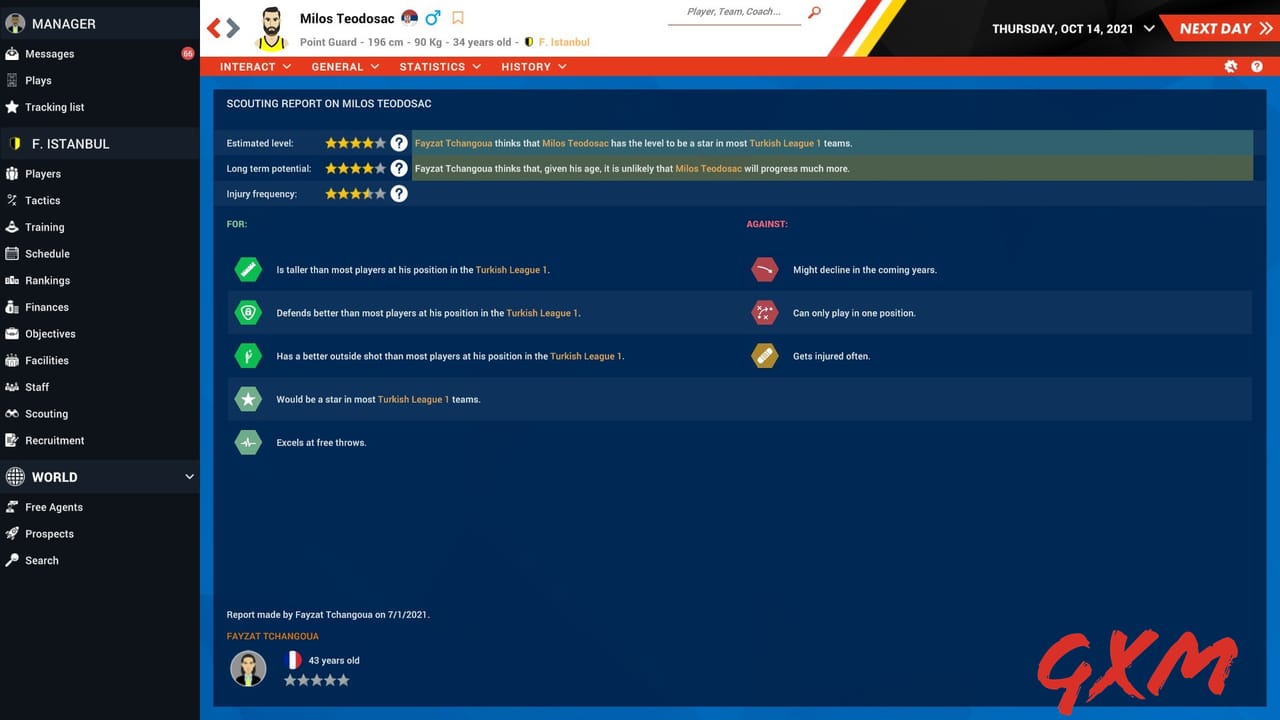The height and width of the screenshot is (720, 1280).
Task: Open help via the question mark icon
Action: [1257, 66]
